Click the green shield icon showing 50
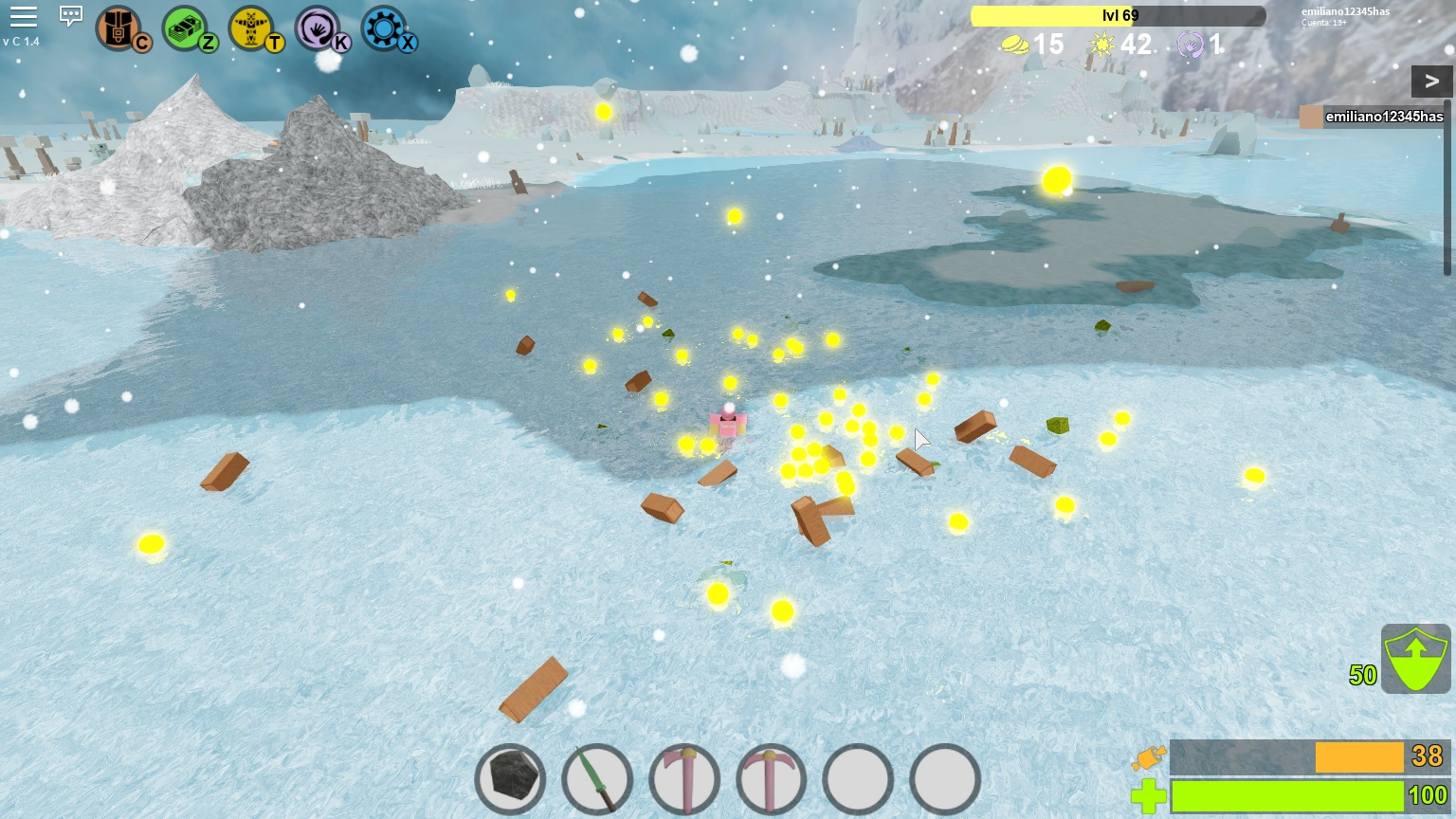Screen dimensions: 1456x819 click(1415, 658)
